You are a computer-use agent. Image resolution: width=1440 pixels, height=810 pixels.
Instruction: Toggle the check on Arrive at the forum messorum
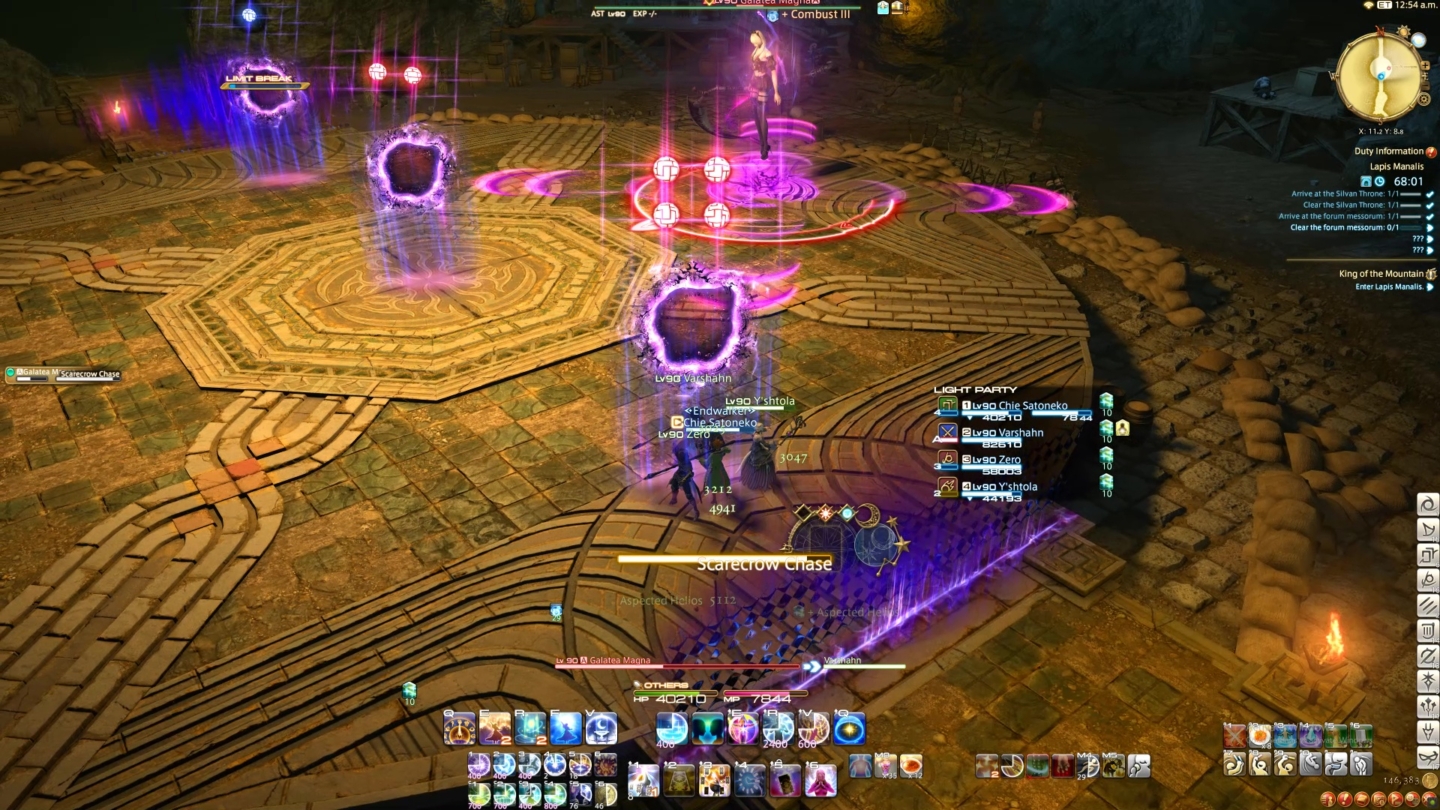[x=1430, y=215]
